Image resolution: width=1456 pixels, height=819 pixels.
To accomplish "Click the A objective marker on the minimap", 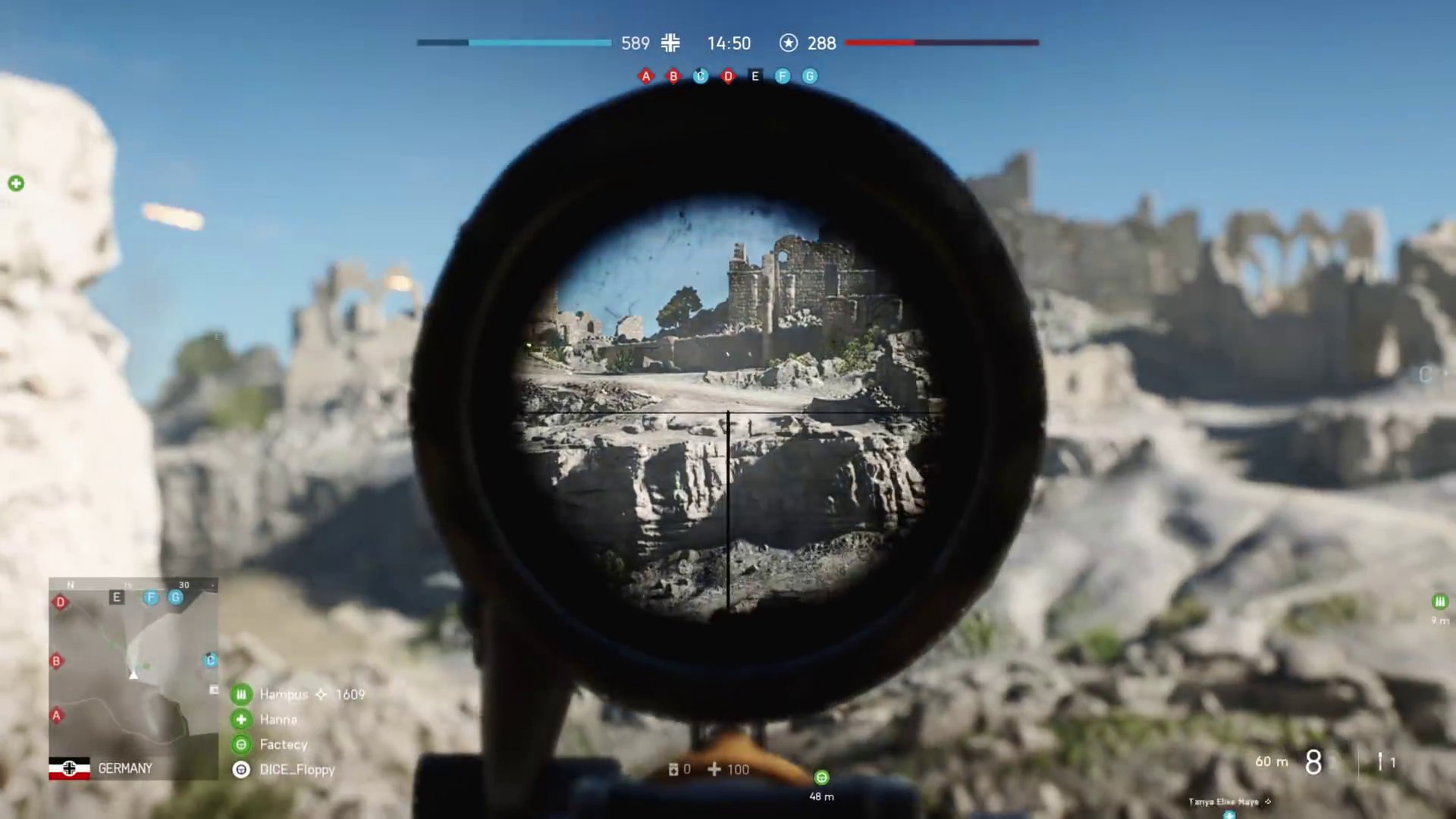I will [x=56, y=715].
